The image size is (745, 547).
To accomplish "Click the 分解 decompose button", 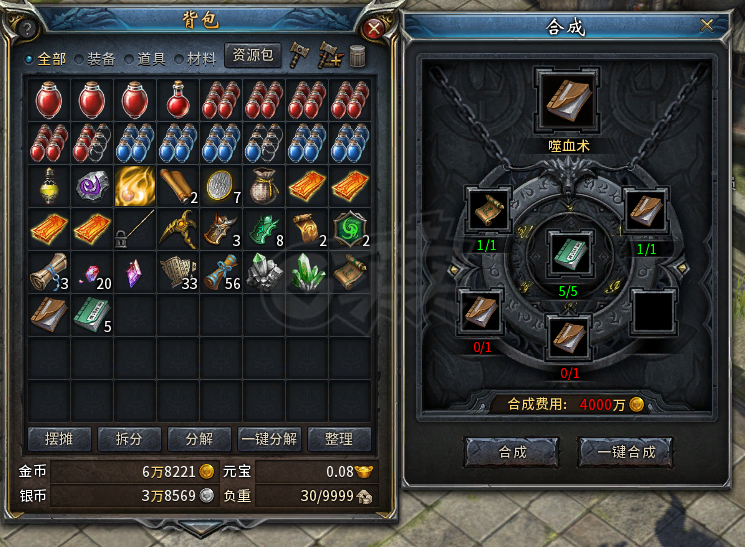I will [199, 439].
